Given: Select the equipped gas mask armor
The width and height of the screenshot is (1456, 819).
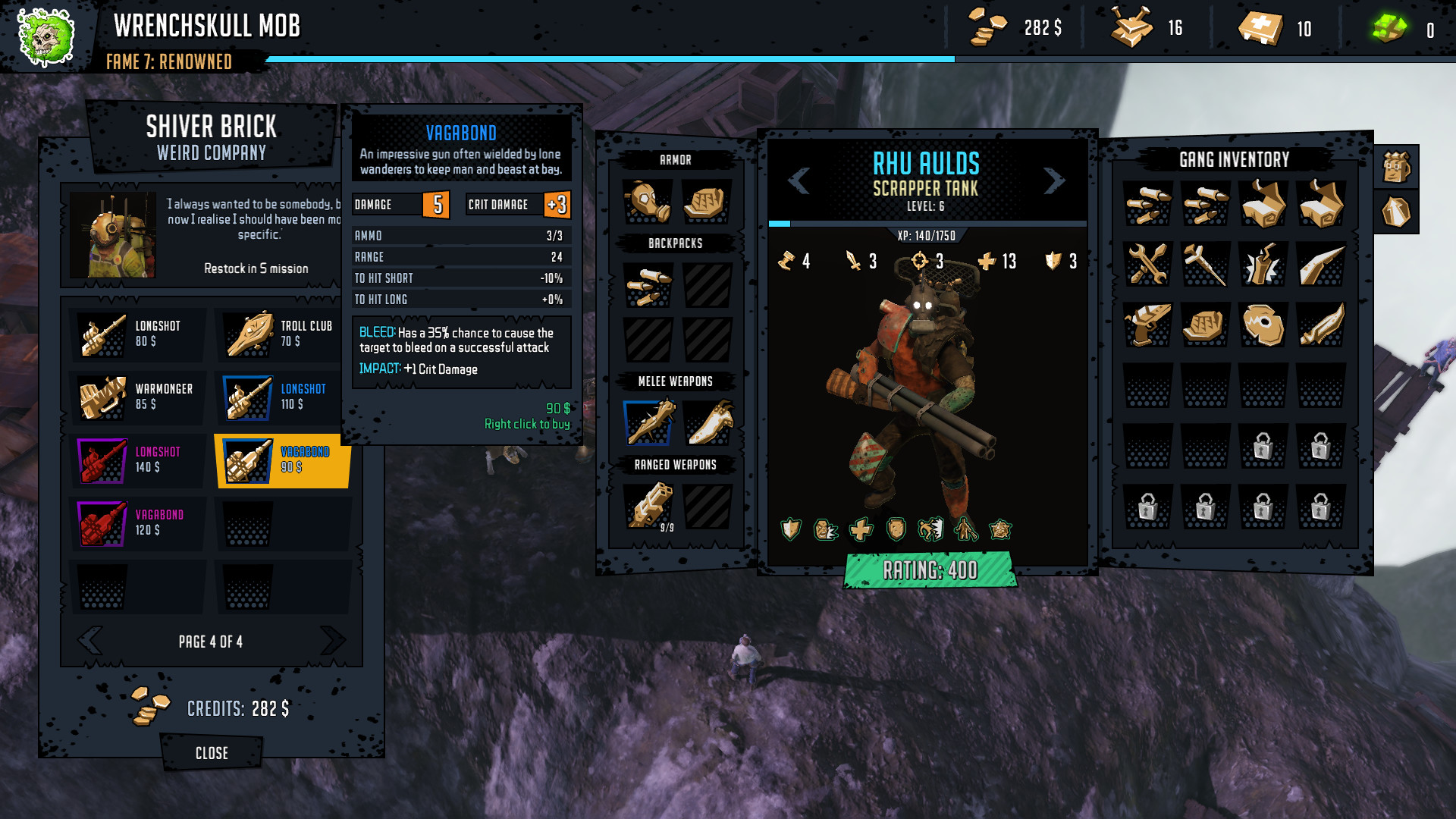Looking at the screenshot, I should [648, 202].
